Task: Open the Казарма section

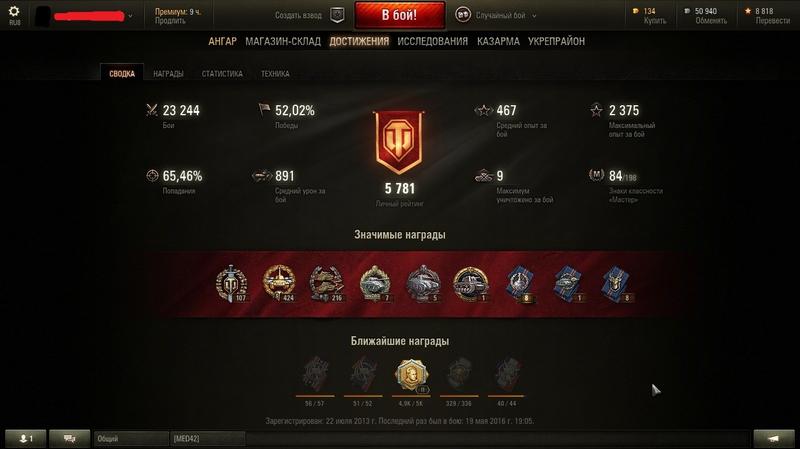Action: coord(498,41)
